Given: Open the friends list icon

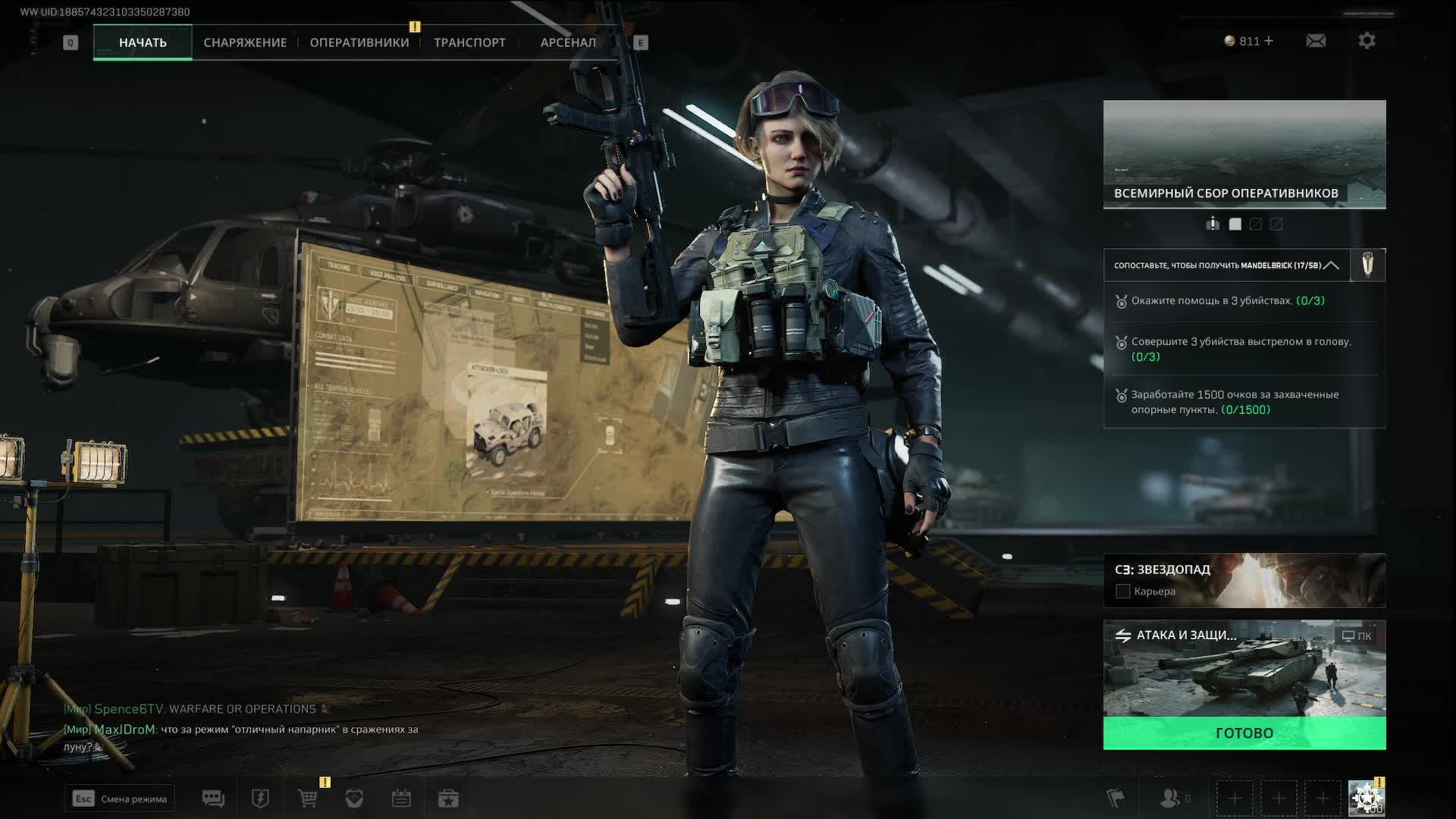Looking at the screenshot, I should [x=1172, y=798].
